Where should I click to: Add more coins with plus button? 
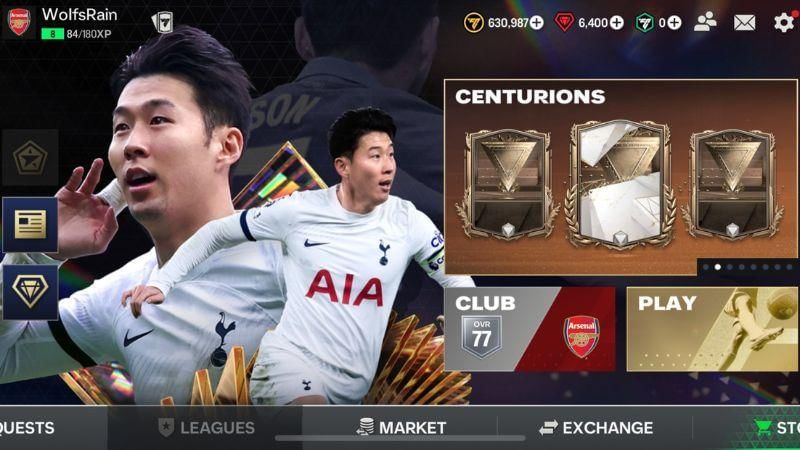click(537, 22)
